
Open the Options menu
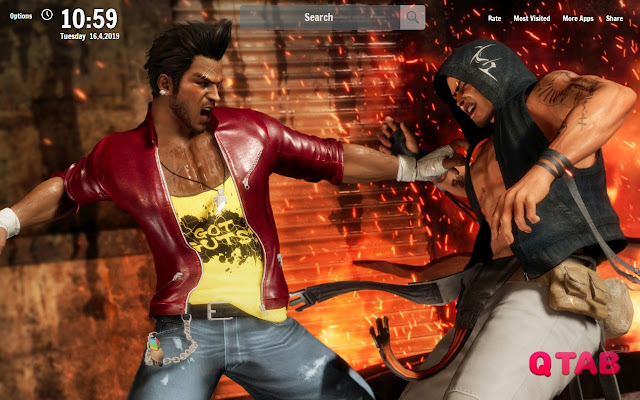click(20, 16)
